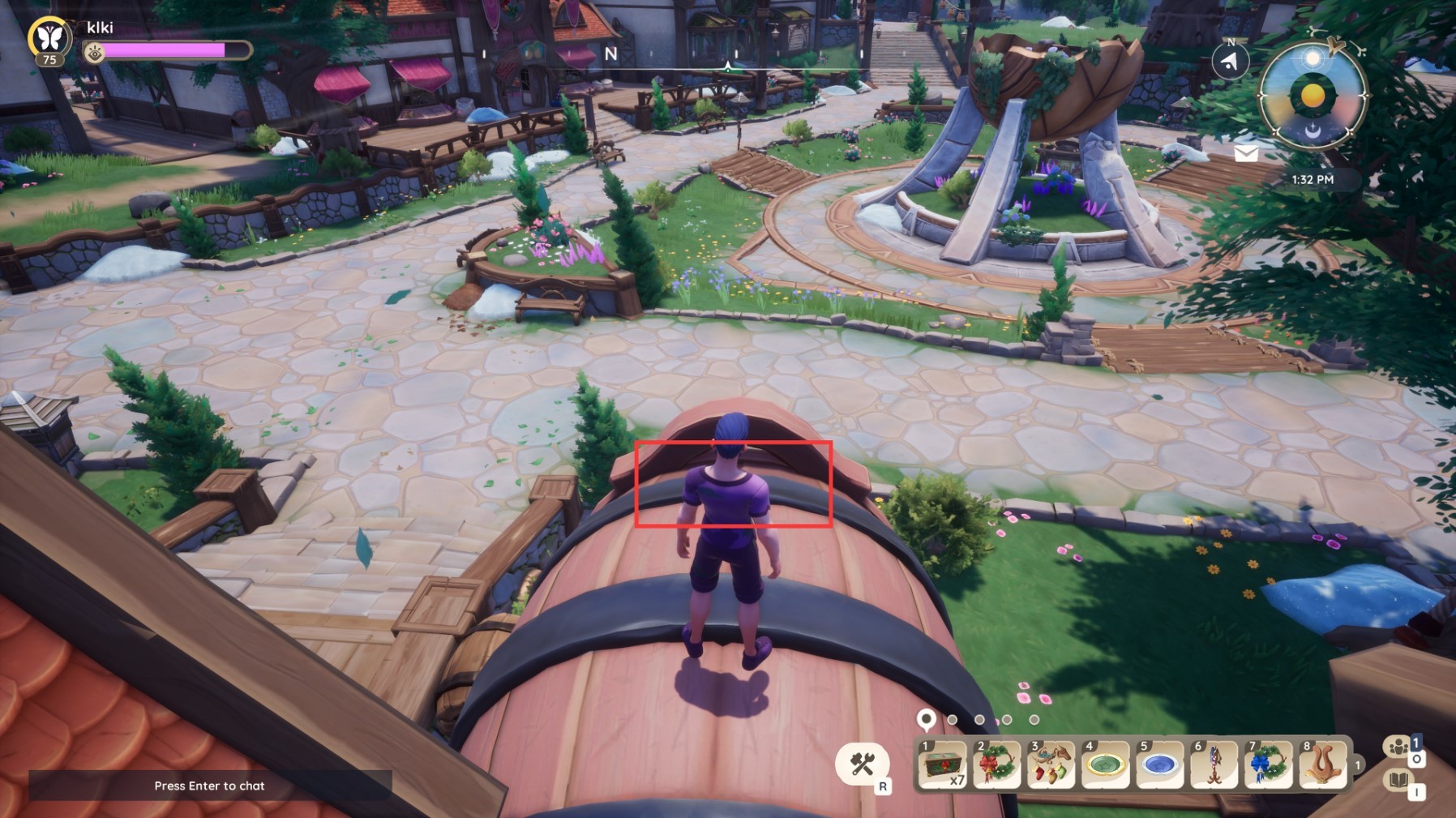1456x818 pixels.
Task: Open the tool wheel hammer and wrench icon
Action: [x=863, y=764]
